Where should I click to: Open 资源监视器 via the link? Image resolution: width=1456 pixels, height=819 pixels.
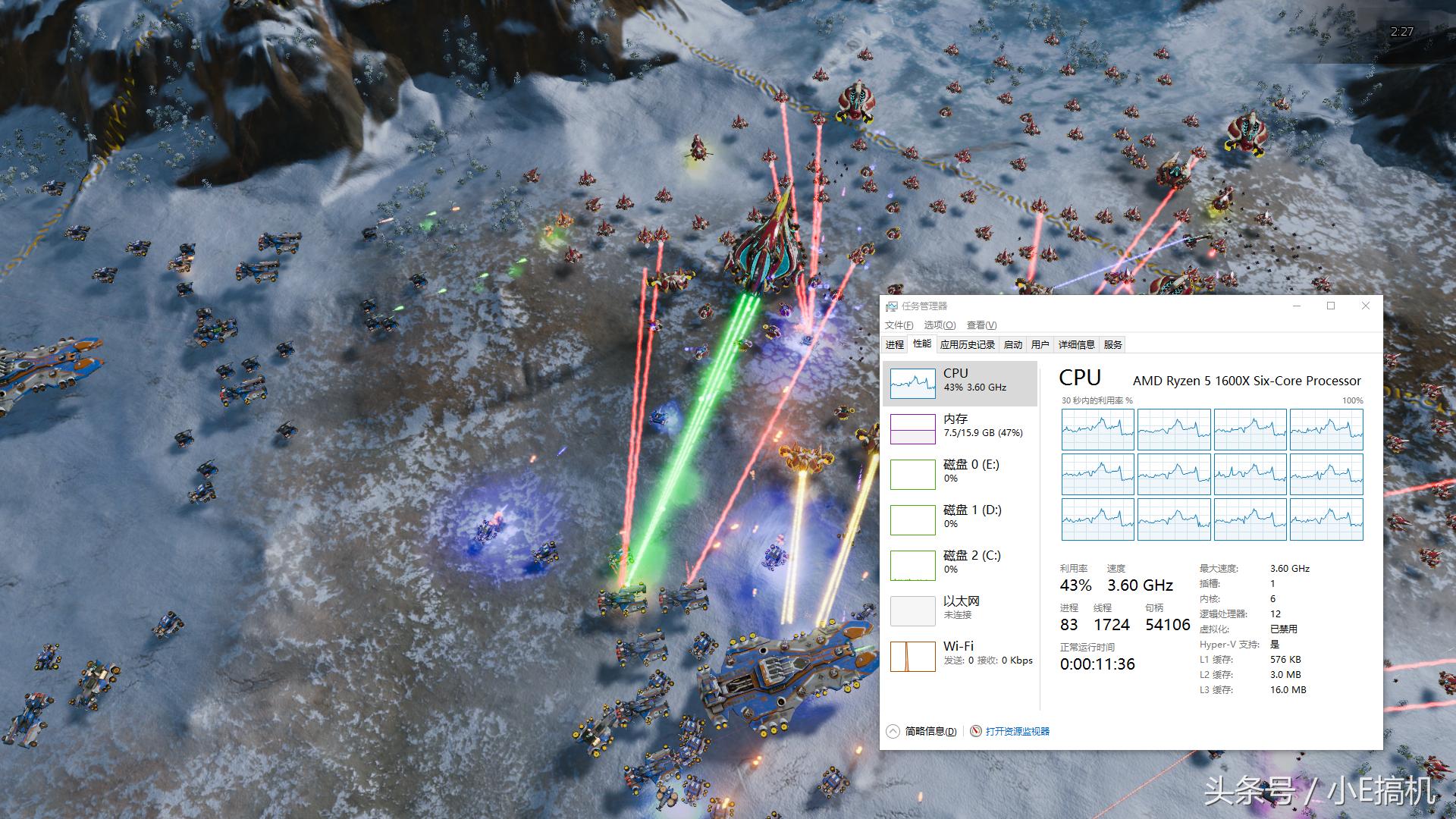[1017, 732]
